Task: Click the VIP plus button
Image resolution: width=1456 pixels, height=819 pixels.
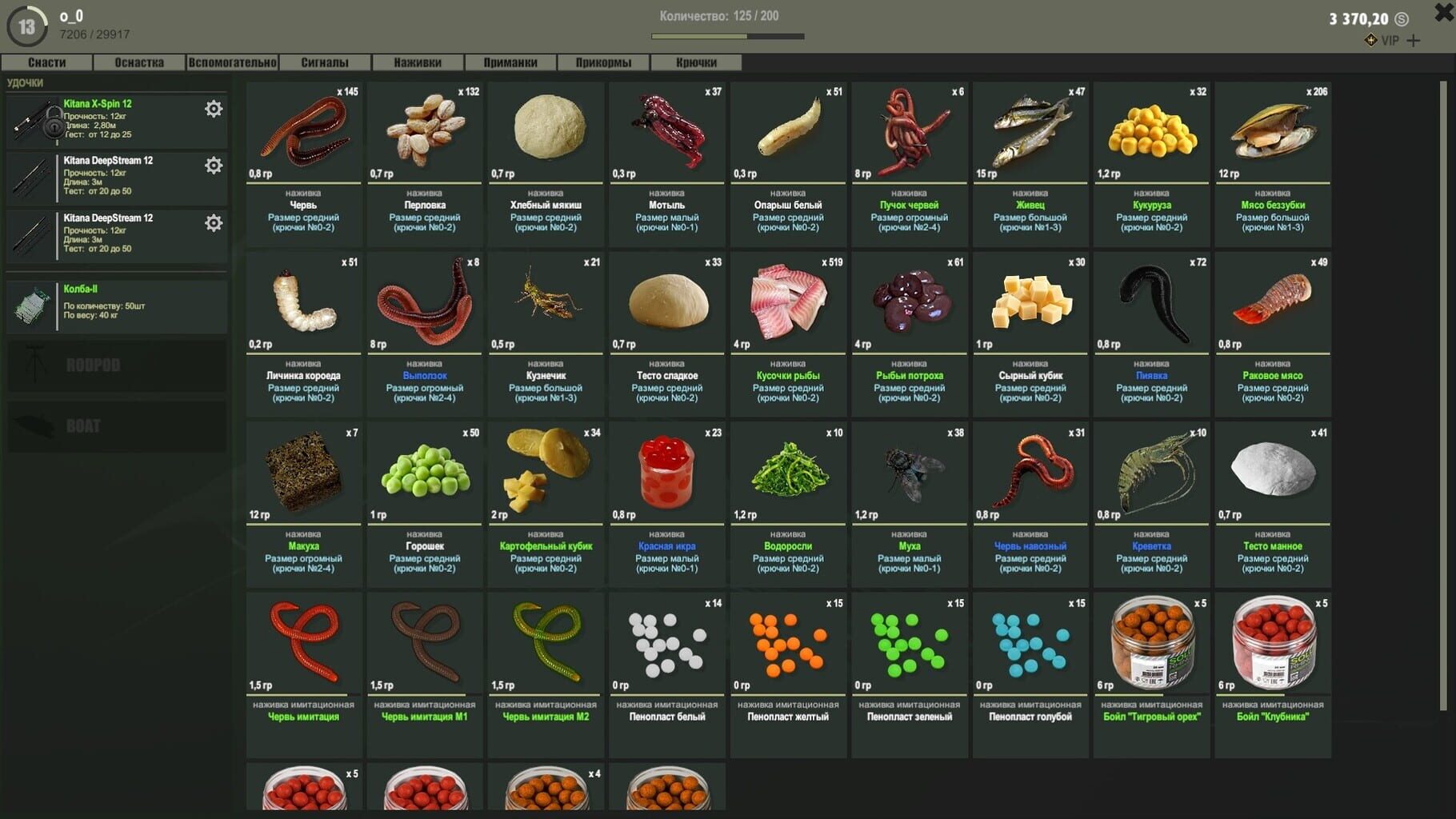Action: pyautogui.click(x=1414, y=41)
